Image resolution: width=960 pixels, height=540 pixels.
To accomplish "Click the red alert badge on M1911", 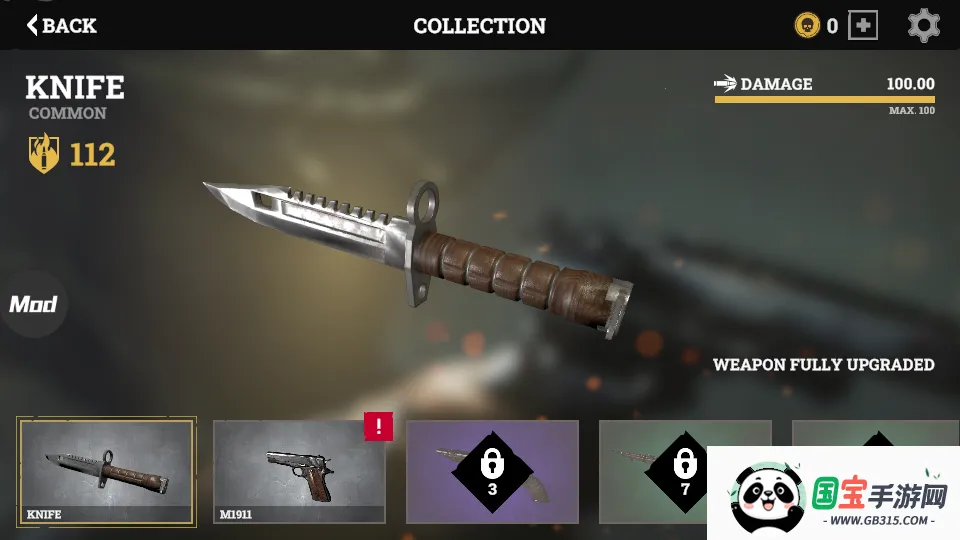I will point(378,426).
